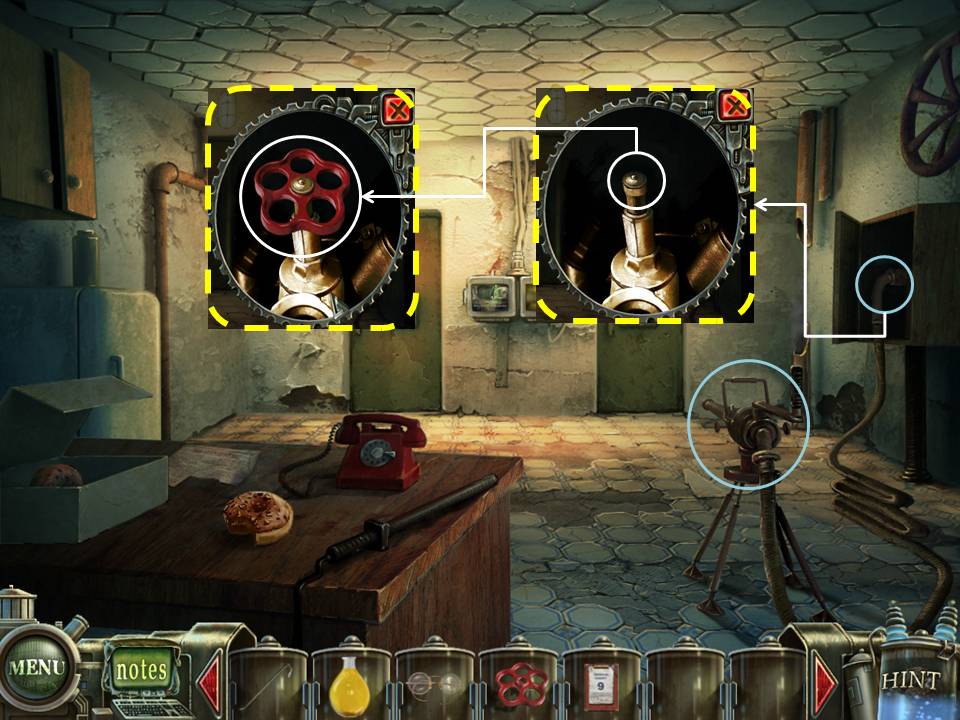Pick the red valve wheel from inventory

click(517, 684)
